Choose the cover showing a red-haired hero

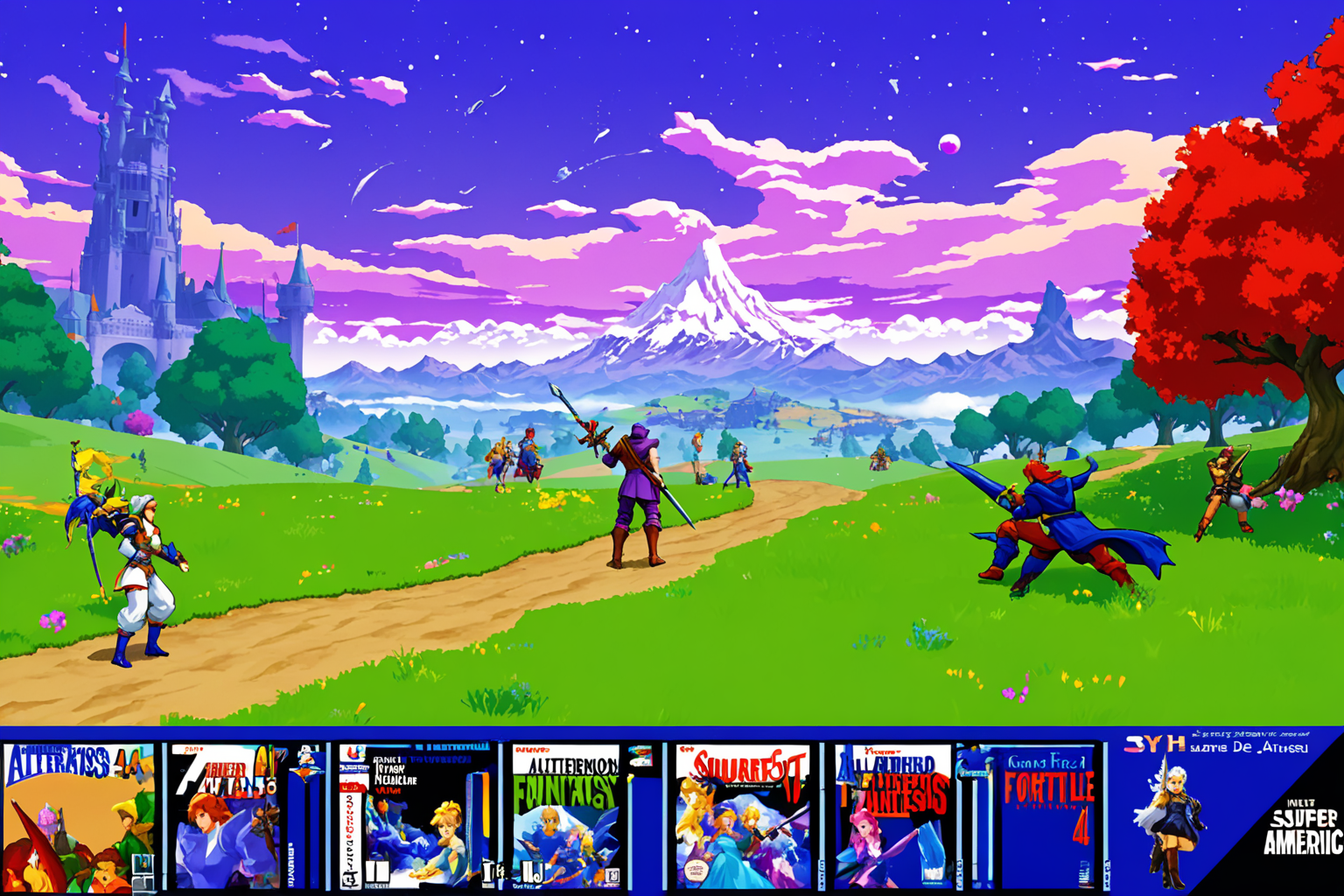[x=229, y=816]
